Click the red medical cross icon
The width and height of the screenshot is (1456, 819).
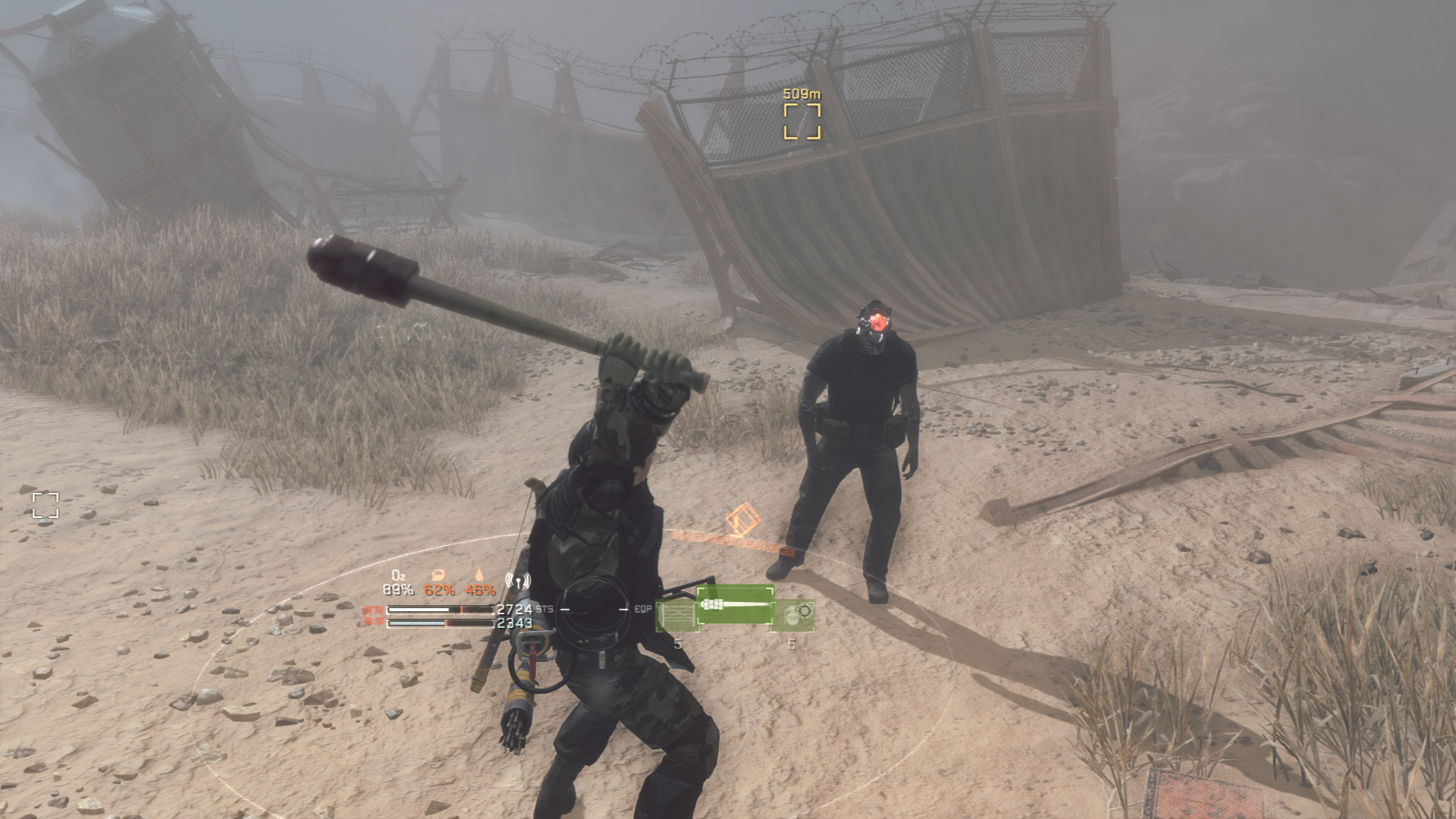tap(373, 615)
